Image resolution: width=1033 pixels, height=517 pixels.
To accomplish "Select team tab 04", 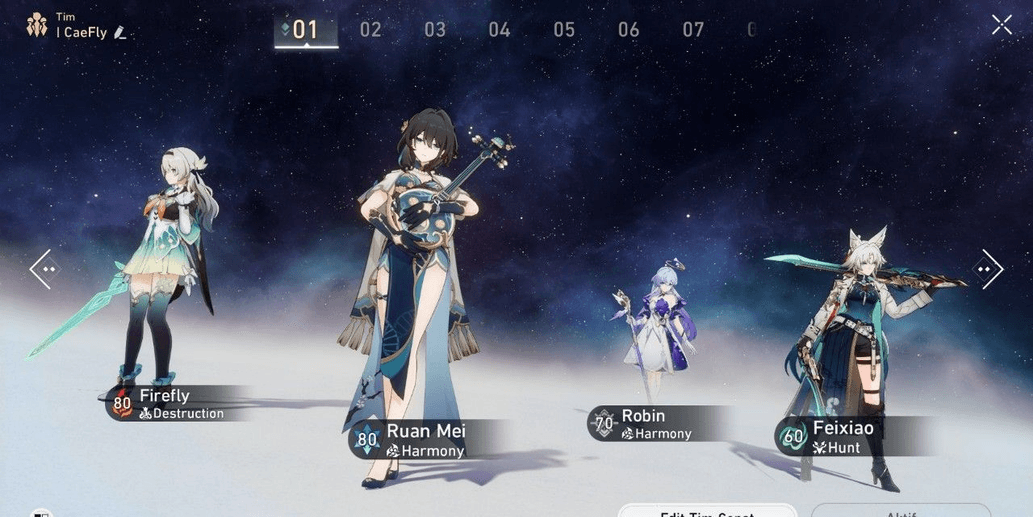I will 499,30.
